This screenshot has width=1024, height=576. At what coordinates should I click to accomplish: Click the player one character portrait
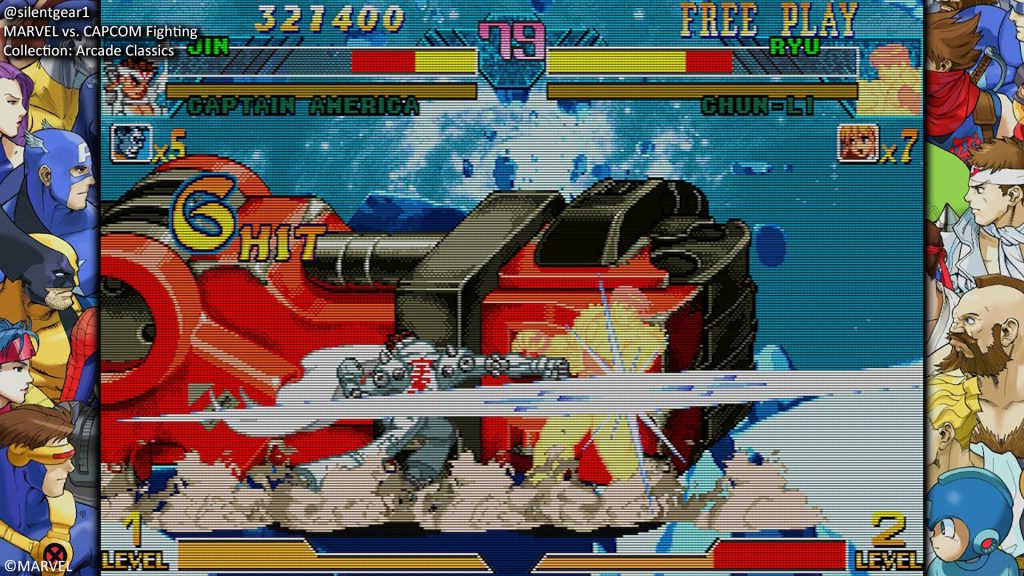[x=130, y=85]
